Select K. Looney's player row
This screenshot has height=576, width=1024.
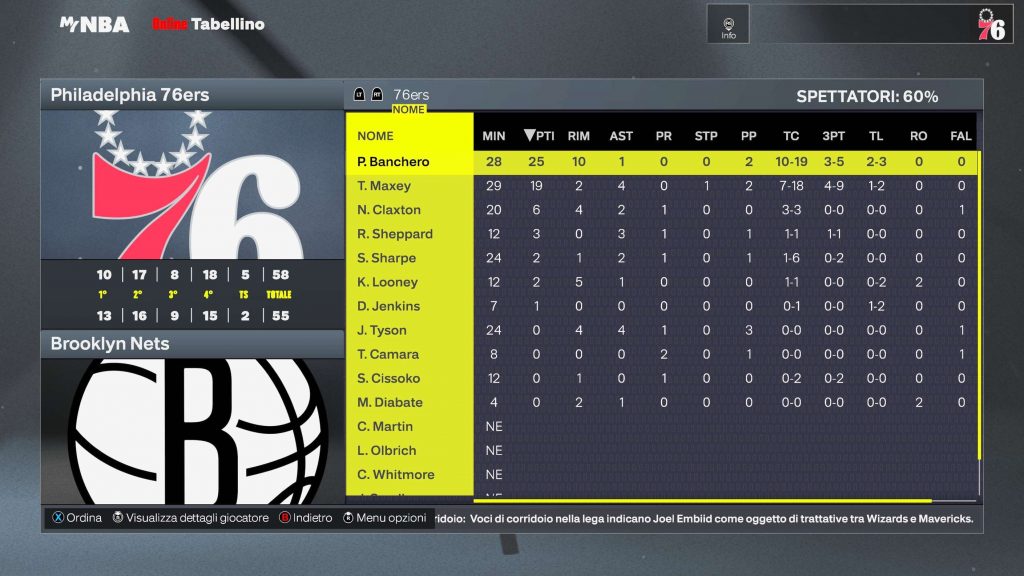pos(387,282)
